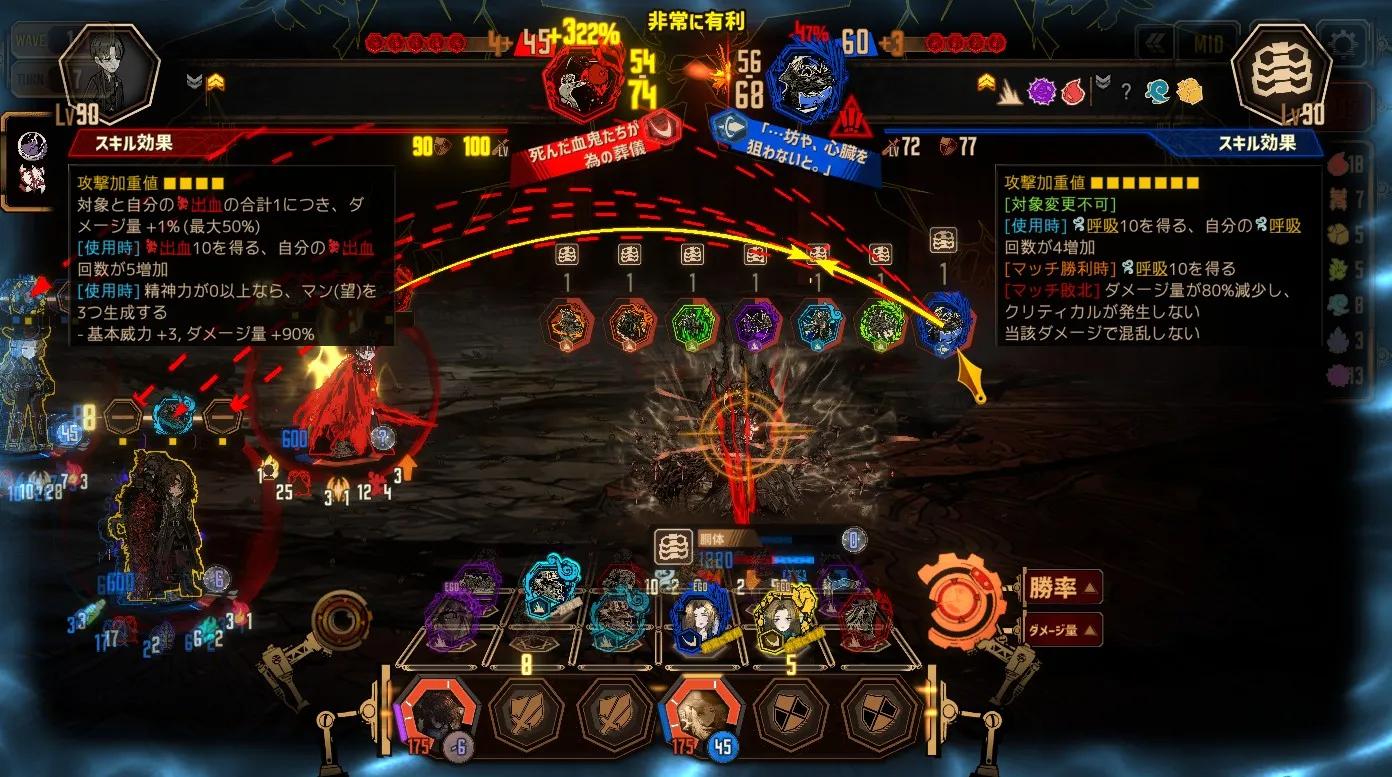
Task: Select the enemy's cyan skill slot
Action: [x=817, y=323]
